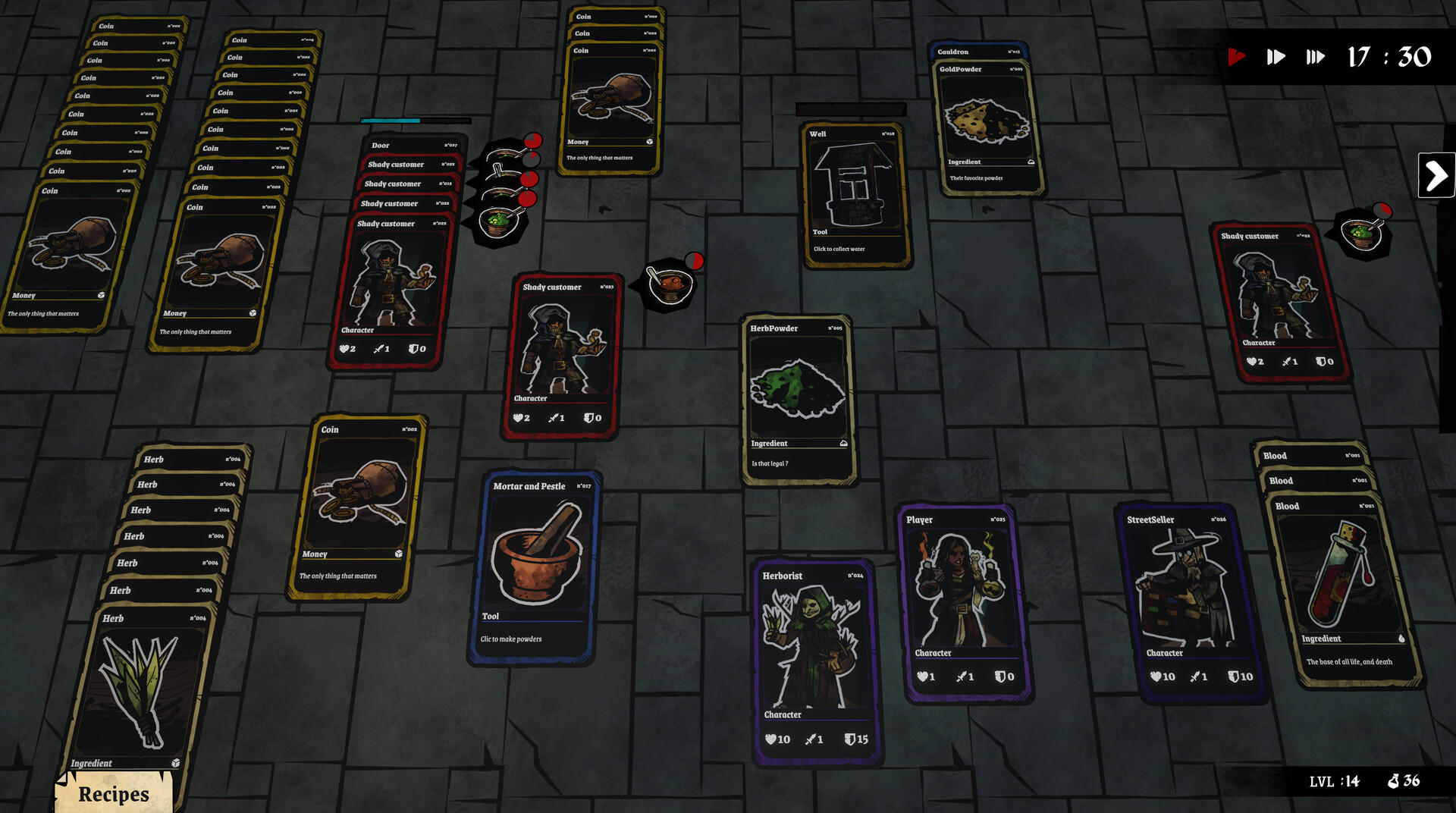Click the double-arrow fast forward icon

(1276, 56)
